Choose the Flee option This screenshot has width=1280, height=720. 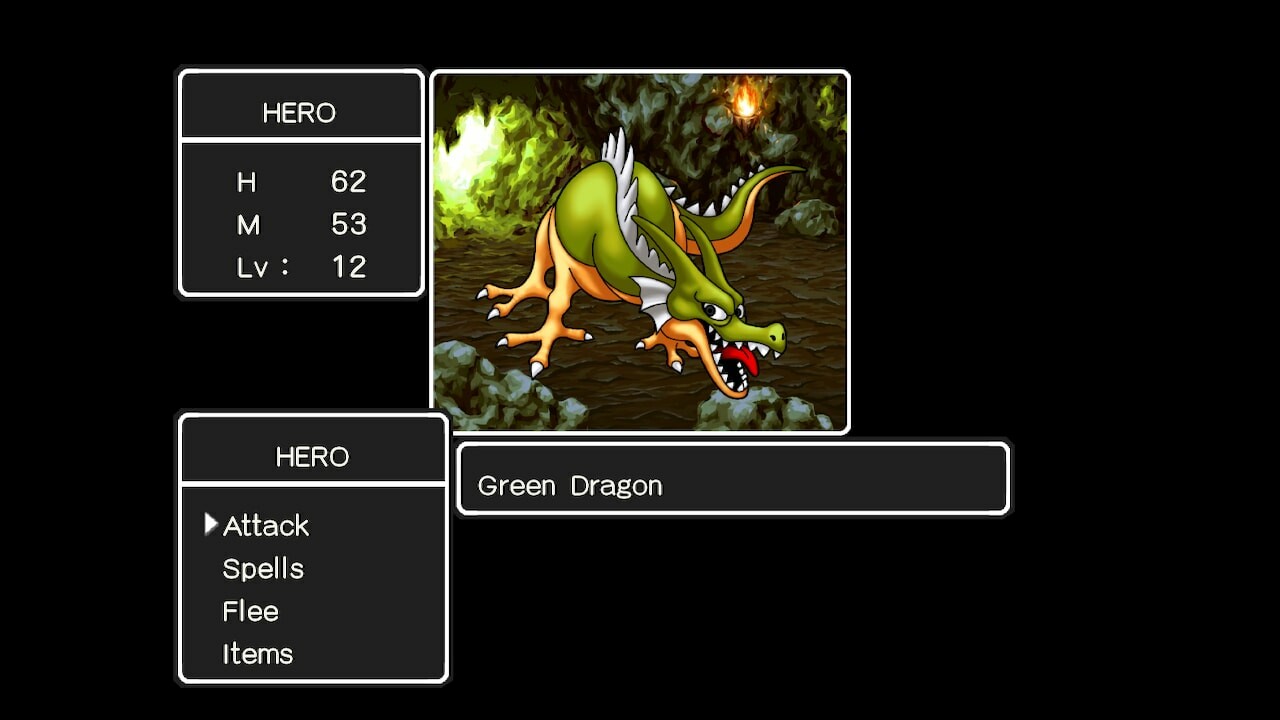point(250,611)
